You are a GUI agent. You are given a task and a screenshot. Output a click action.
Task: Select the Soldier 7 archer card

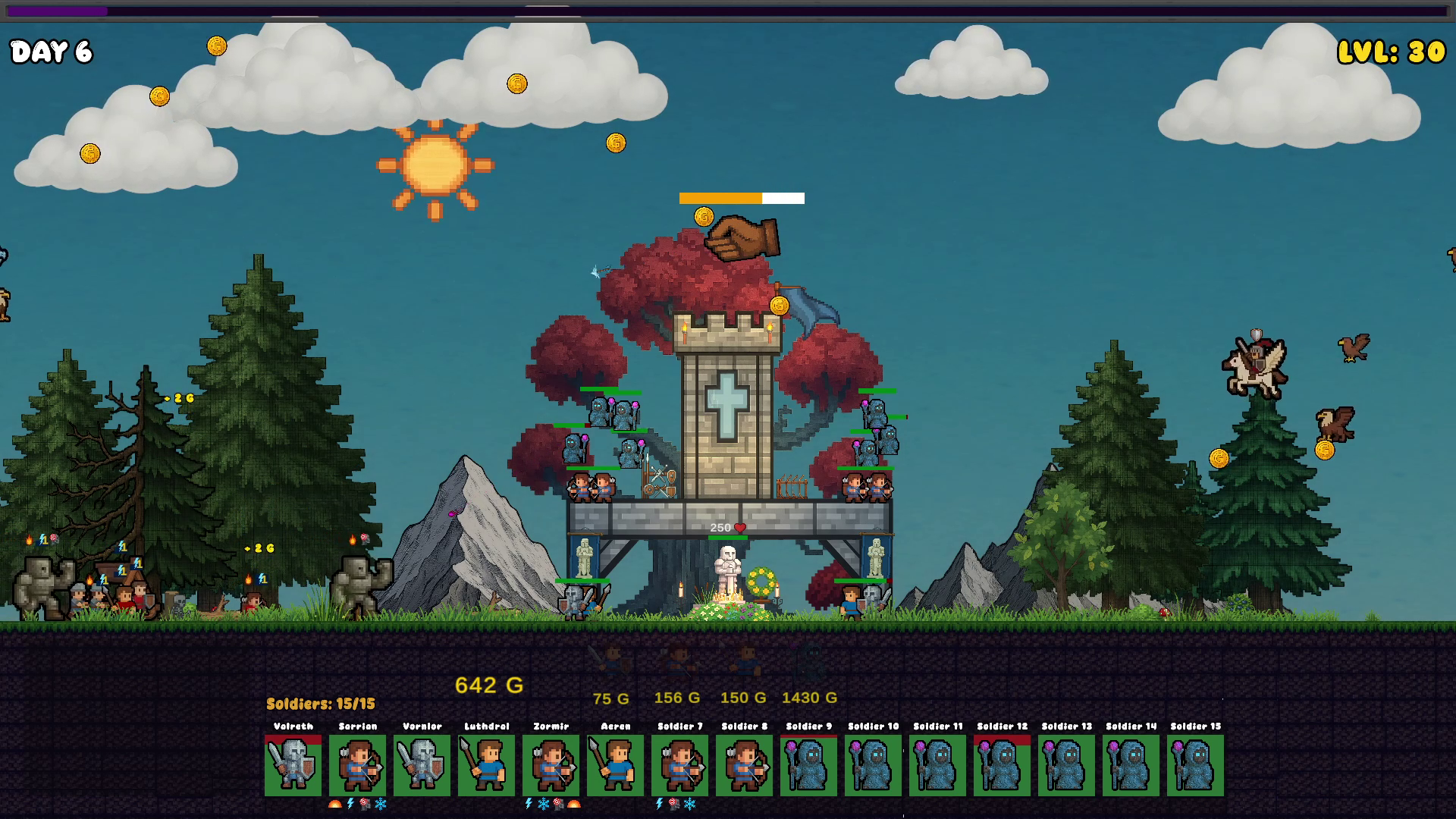point(680,764)
